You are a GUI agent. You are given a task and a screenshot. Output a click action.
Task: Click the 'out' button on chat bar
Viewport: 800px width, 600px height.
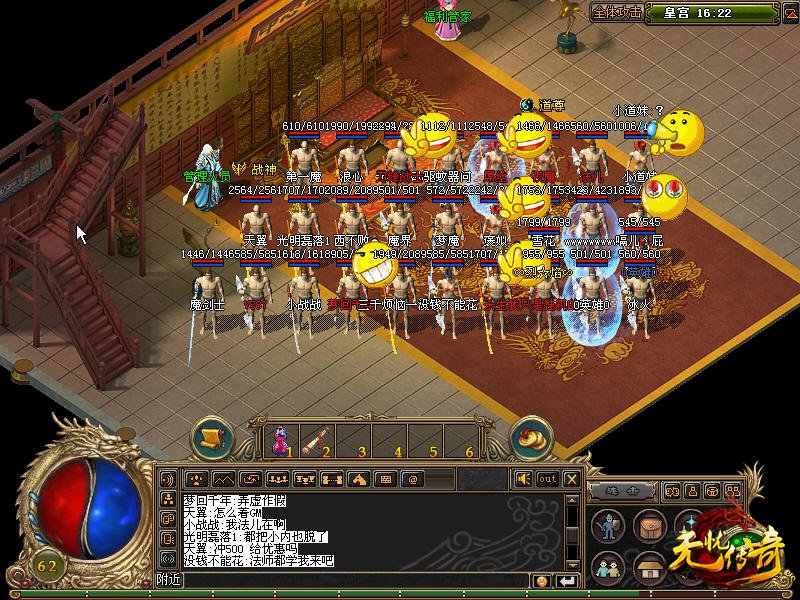click(547, 479)
